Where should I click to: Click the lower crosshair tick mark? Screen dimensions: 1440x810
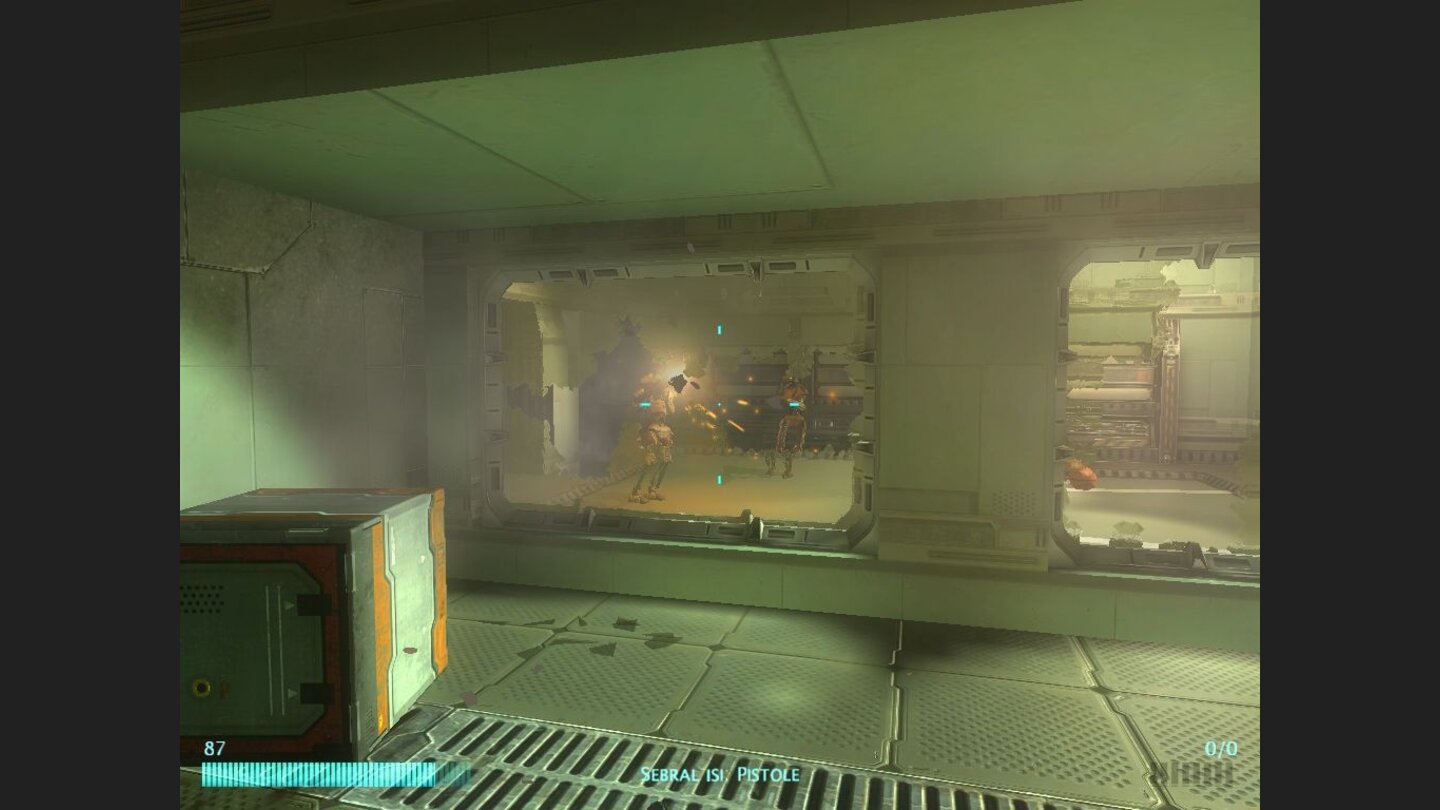point(718,480)
